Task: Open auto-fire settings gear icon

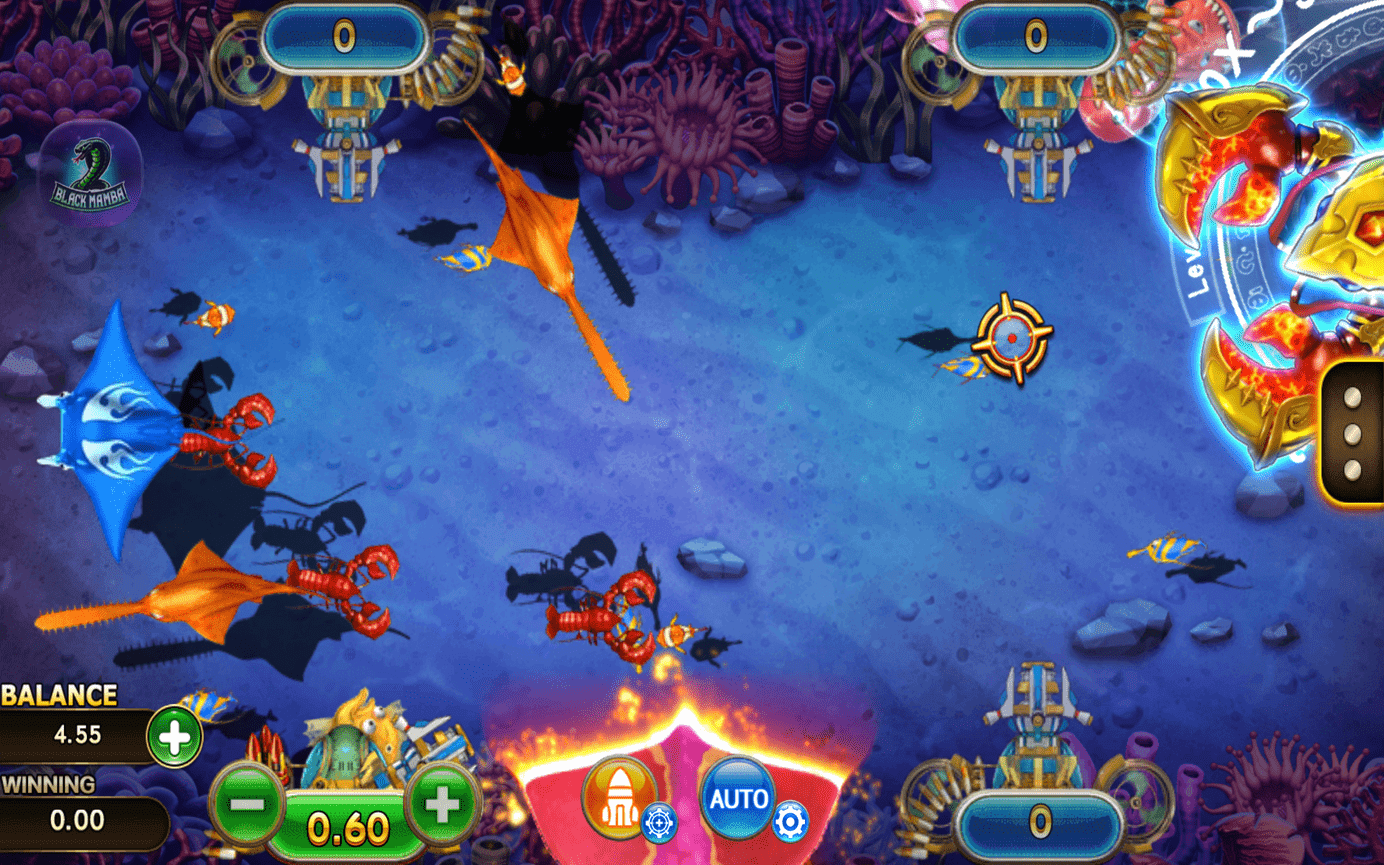Action: click(790, 822)
